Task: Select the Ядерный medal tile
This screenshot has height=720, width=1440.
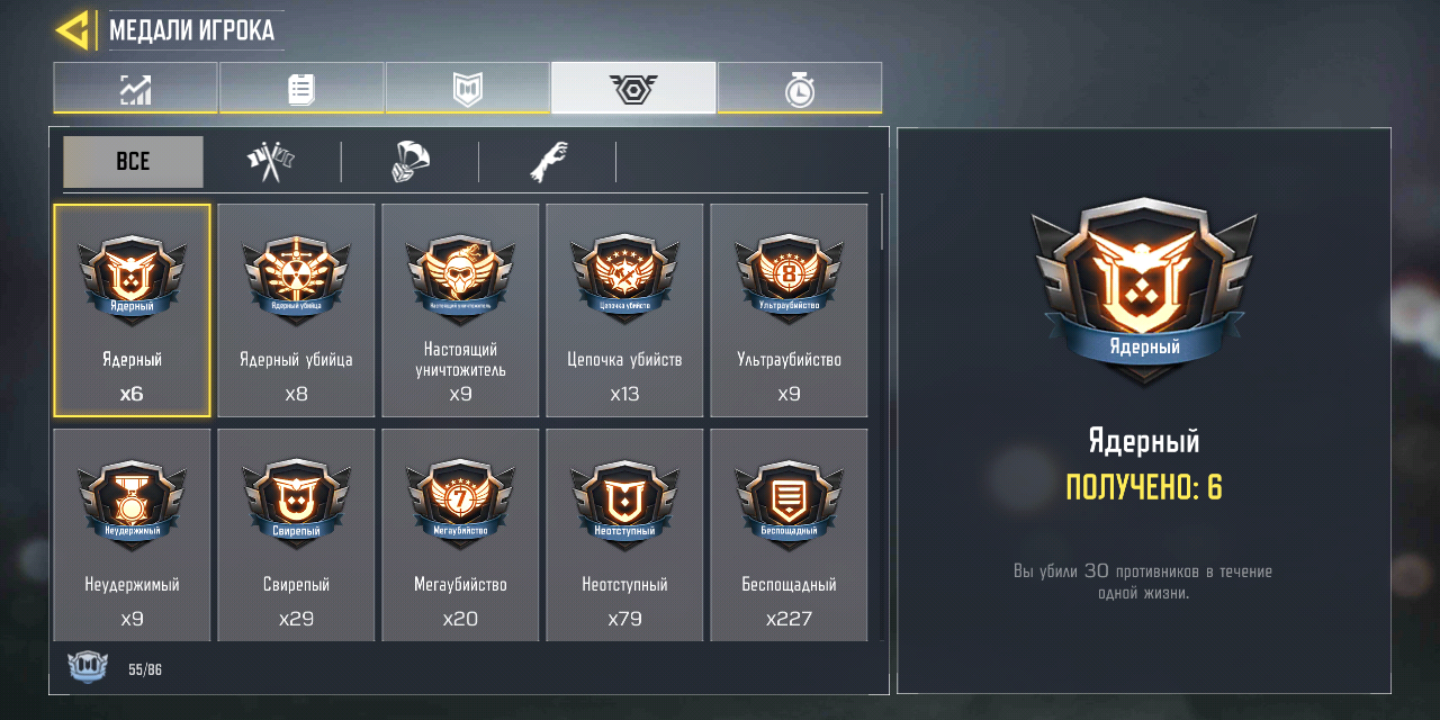Action: tap(132, 310)
